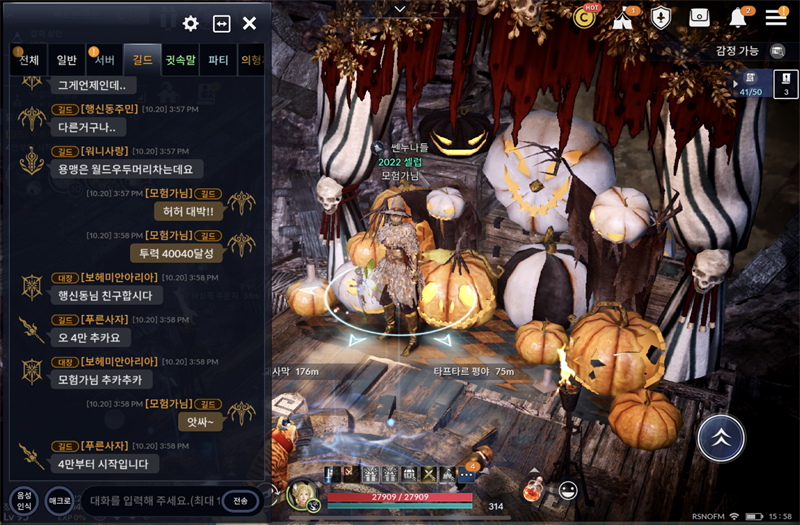Switch to the 일반 chat tab
Viewport: 800px width, 525px height.
tap(67, 60)
